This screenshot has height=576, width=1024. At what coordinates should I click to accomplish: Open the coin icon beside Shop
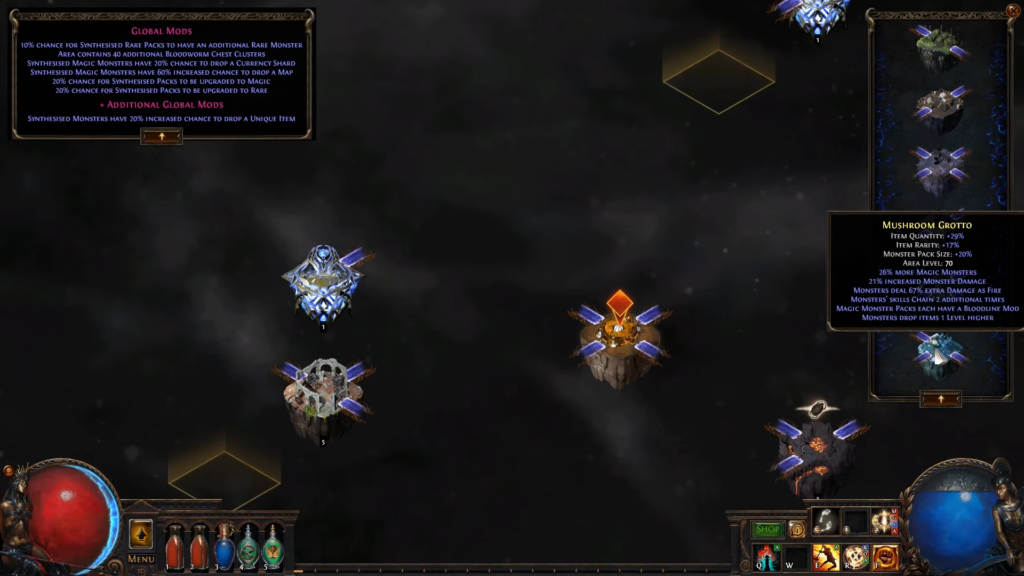coord(796,529)
